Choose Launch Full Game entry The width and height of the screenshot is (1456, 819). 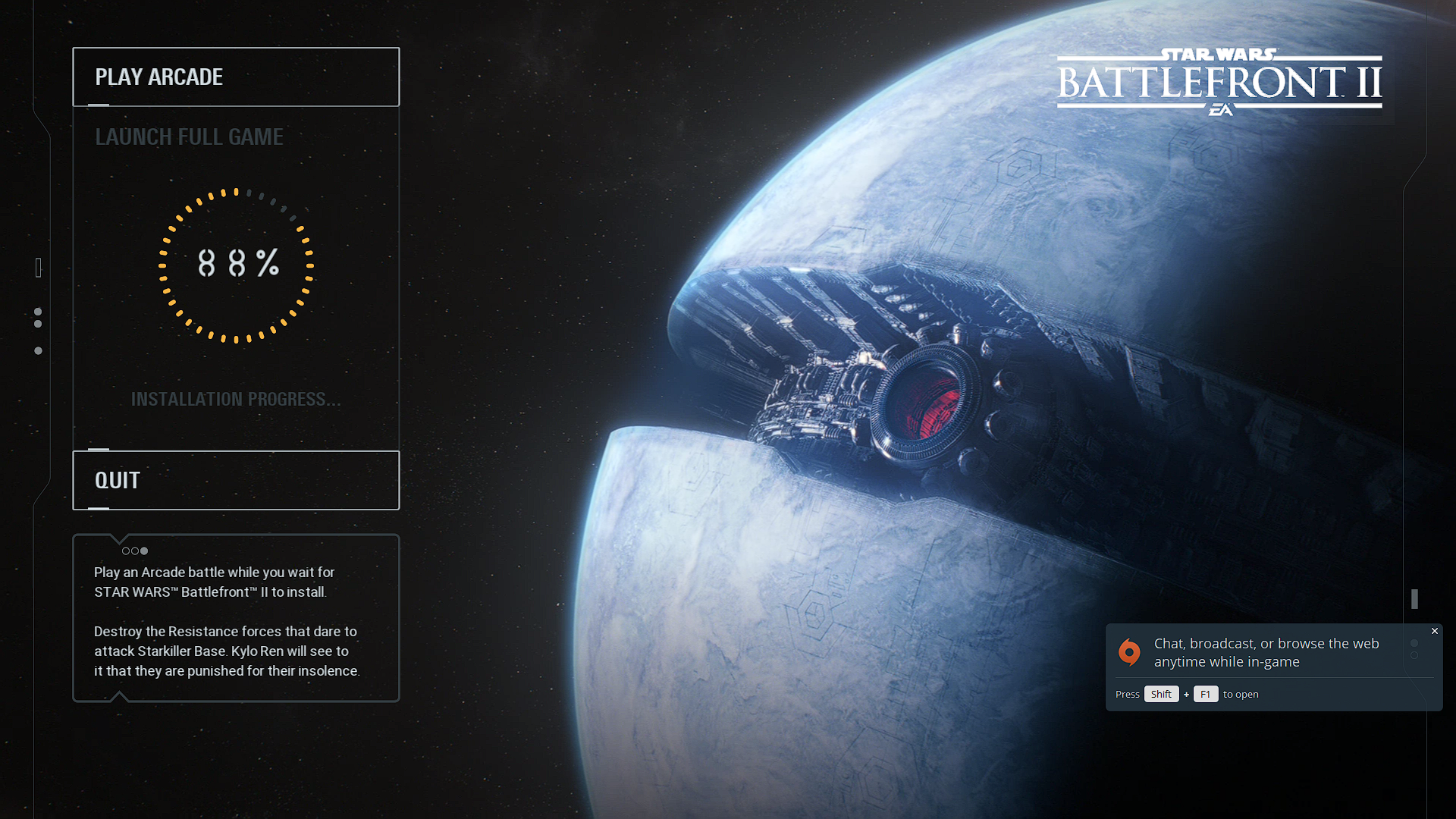[x=189, y=137]
